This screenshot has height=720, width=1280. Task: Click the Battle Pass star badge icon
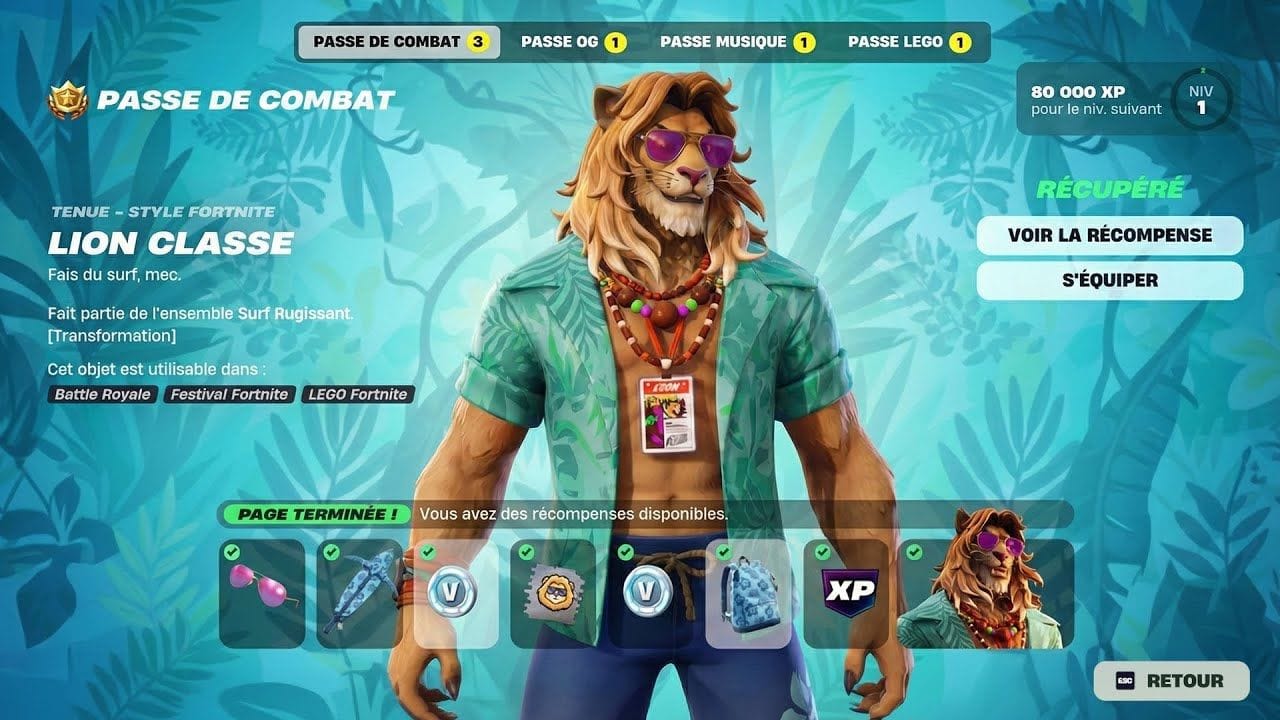click(x=66, y=99)
